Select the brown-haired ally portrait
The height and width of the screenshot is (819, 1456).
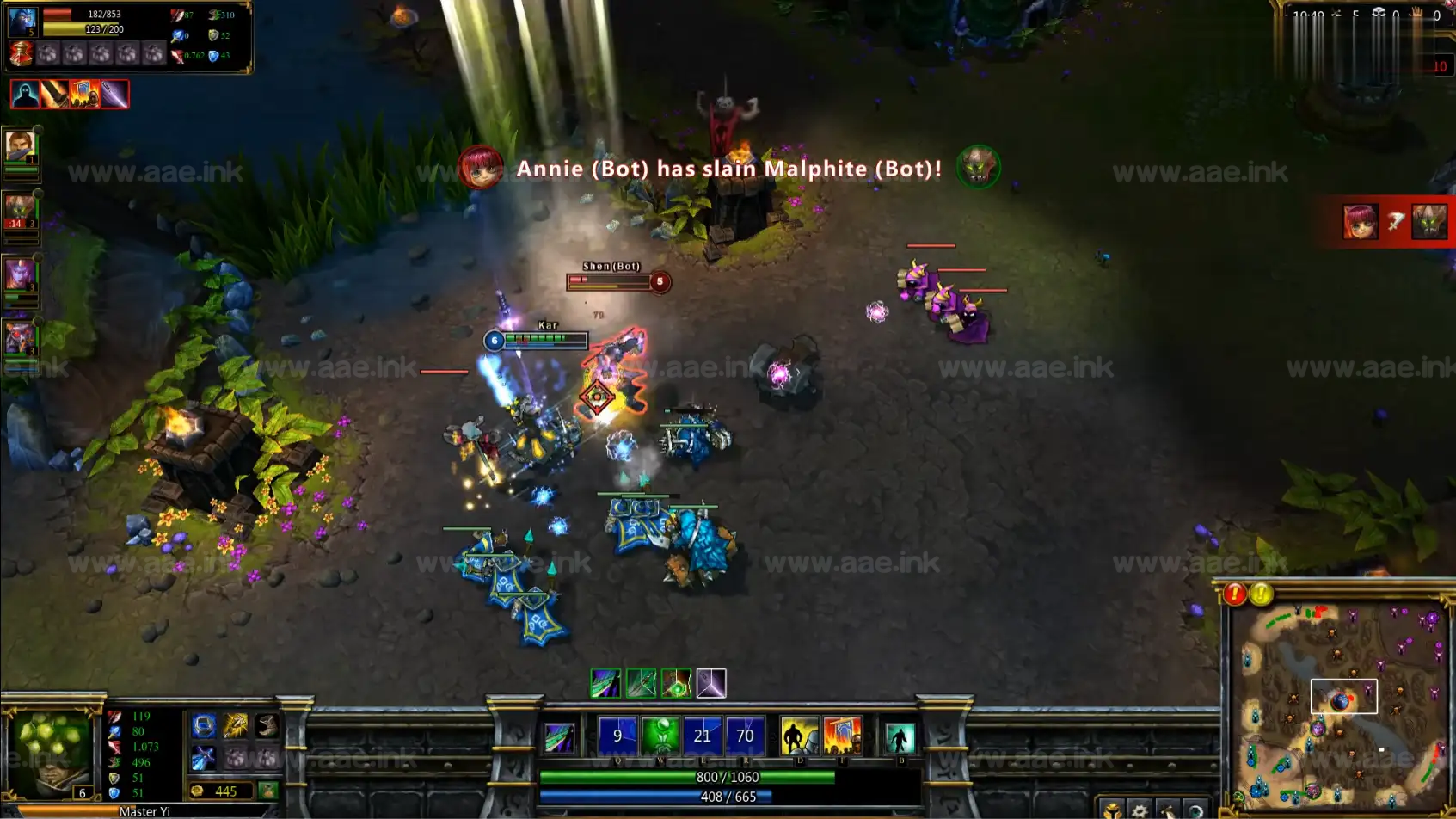pos(20,146)
